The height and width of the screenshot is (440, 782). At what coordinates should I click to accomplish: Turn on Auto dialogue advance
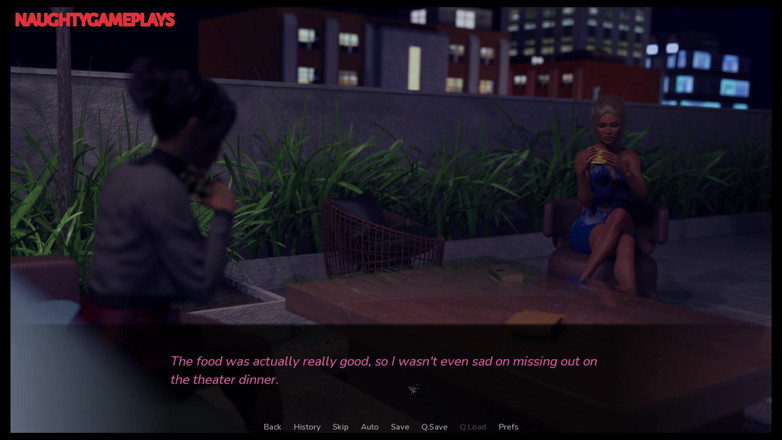[x=370, y=427]
